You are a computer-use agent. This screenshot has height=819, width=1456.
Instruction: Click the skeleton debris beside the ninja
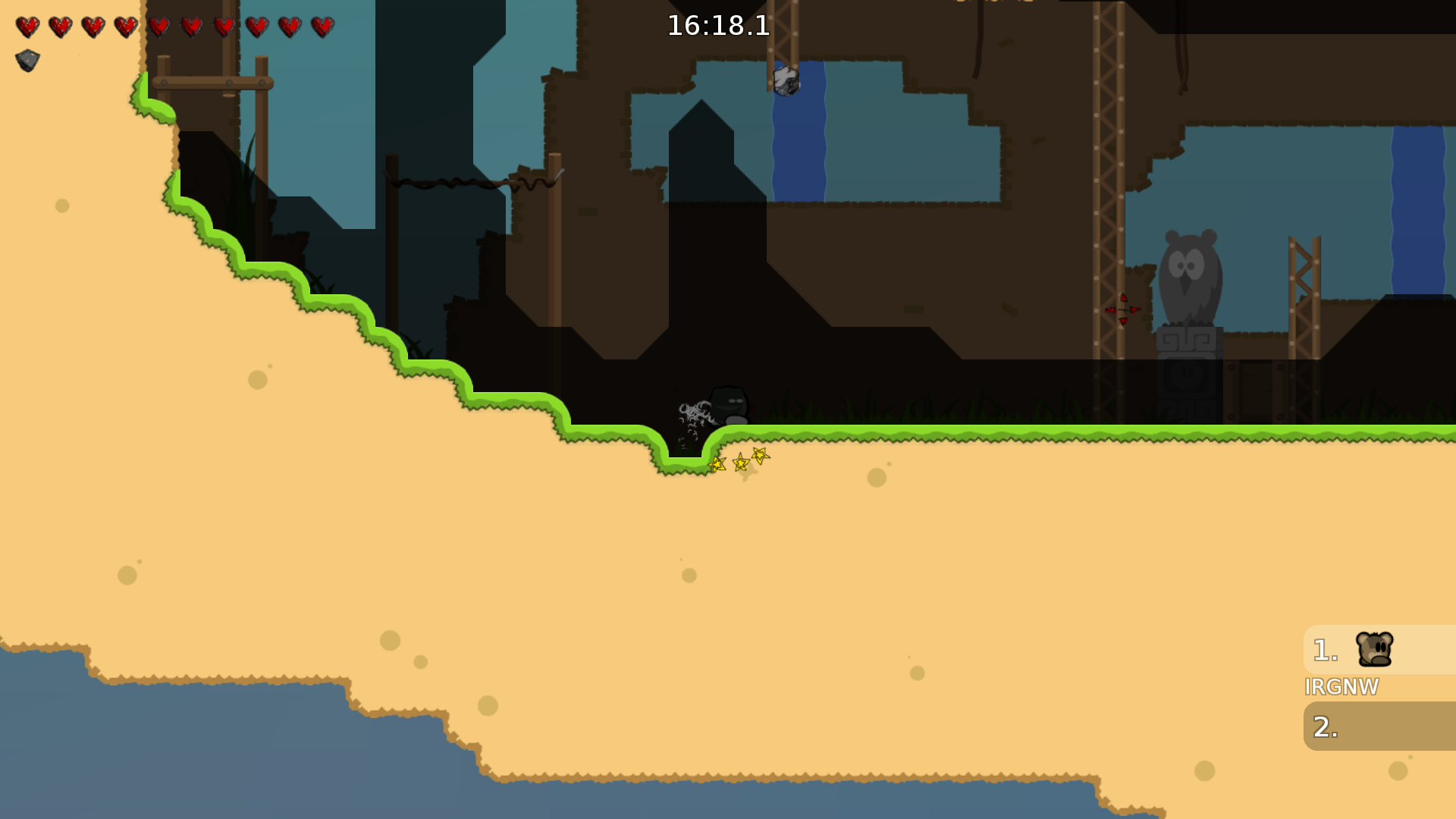(x=694, y=409)
